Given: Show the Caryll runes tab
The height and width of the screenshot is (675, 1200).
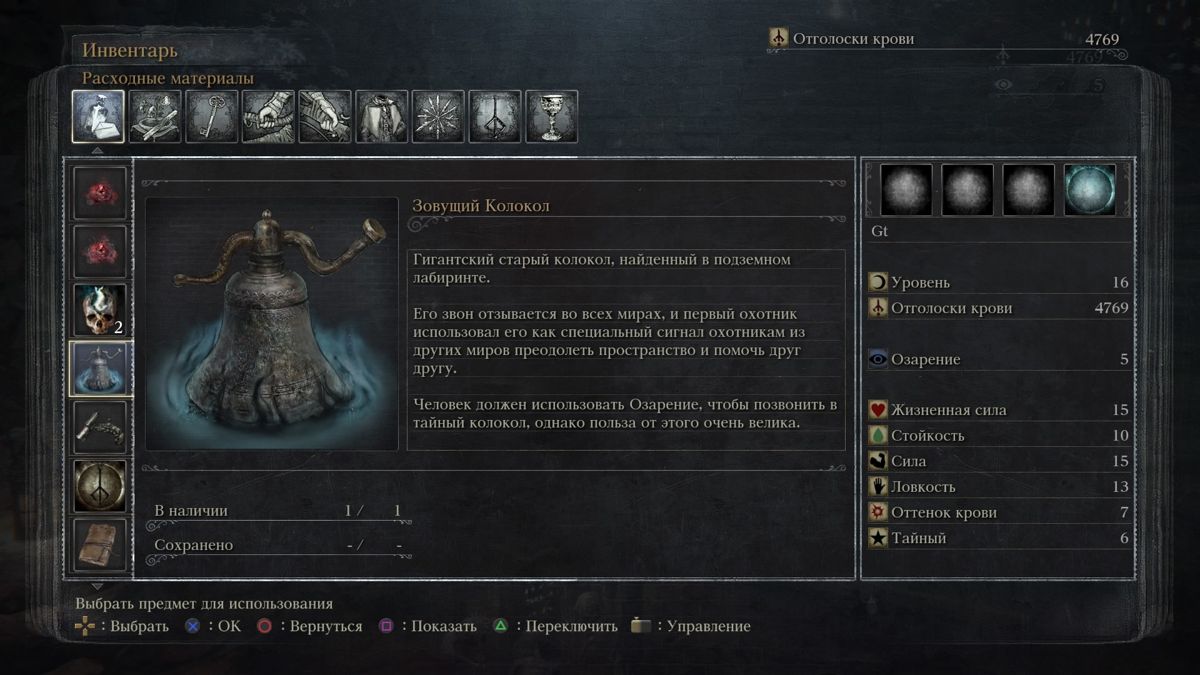Looking at the screenshot, I should pyautogui.click(x=495, y=116).
